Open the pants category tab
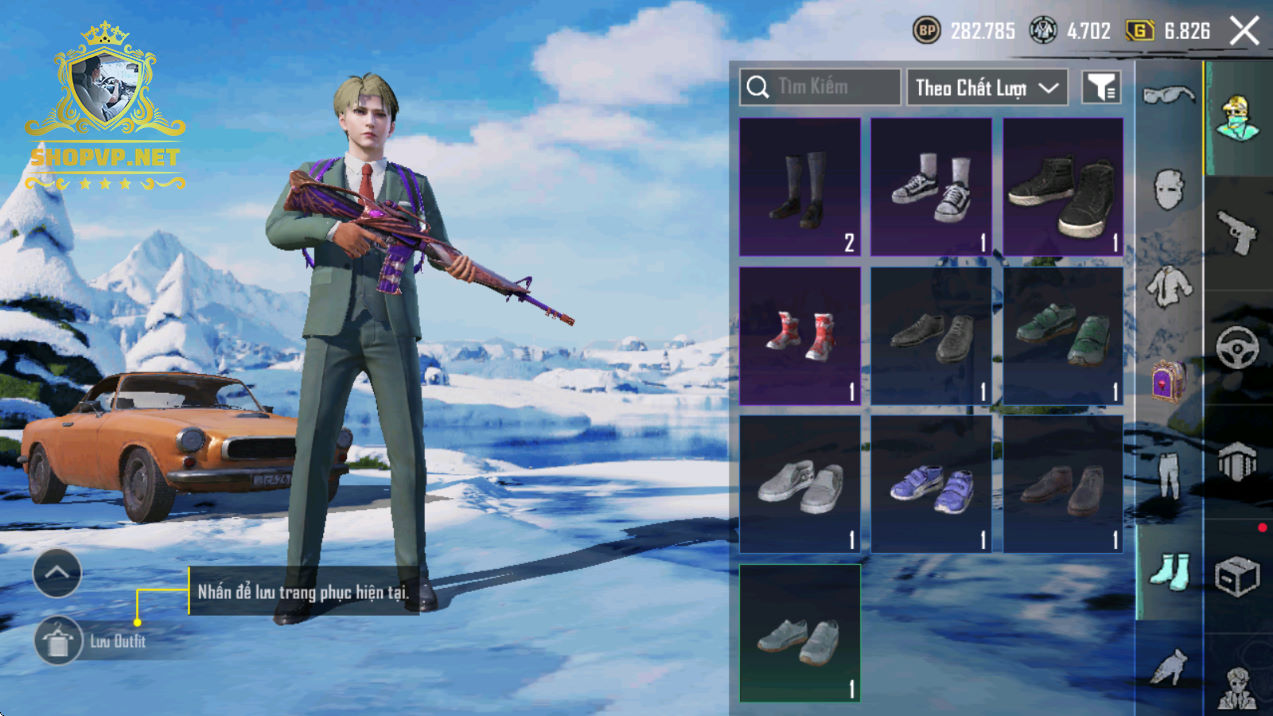This screenshot has height=716, width=1273. pos(1168,475)
